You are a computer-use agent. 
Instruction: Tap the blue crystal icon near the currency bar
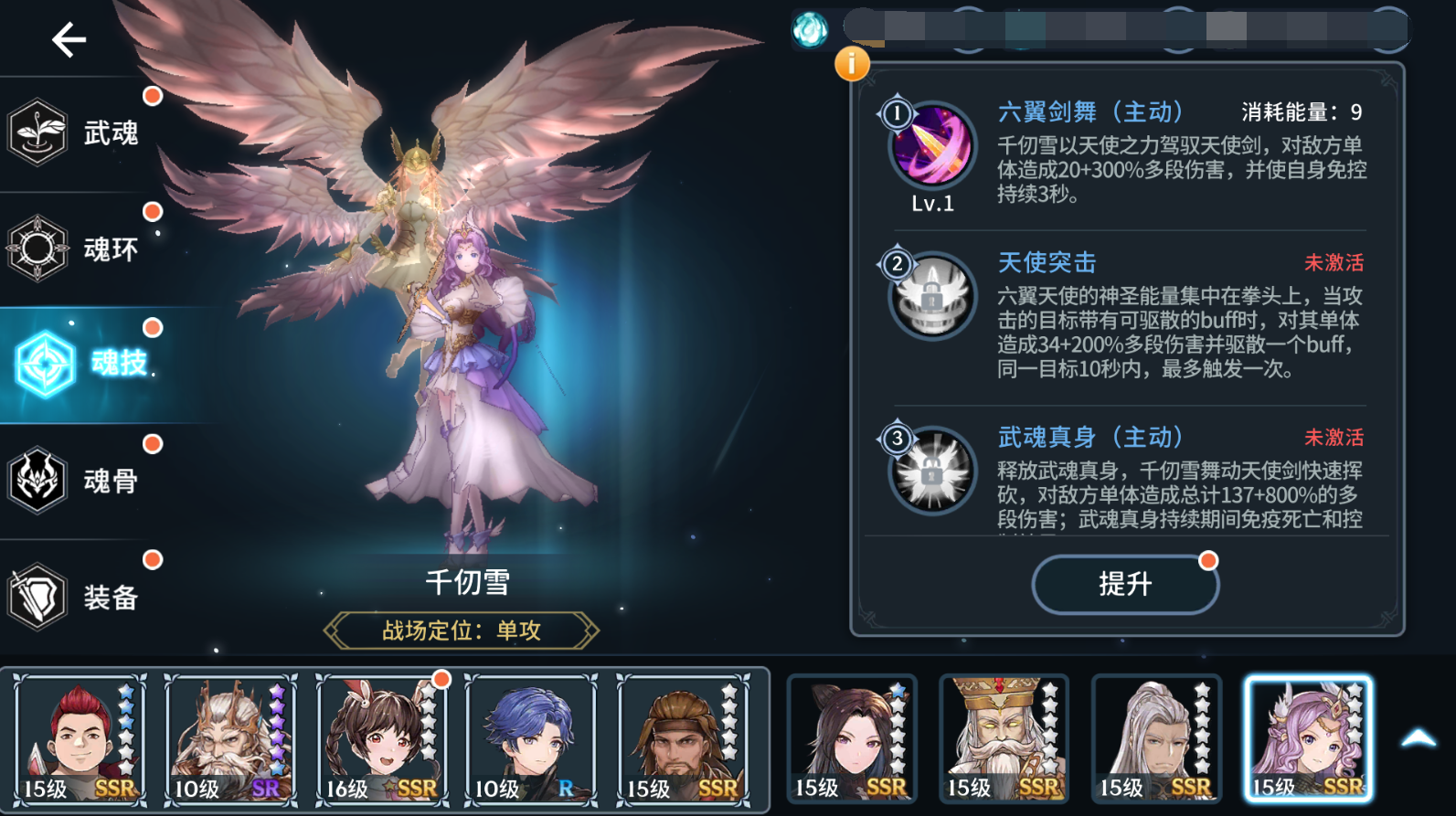pyautogui.click(x=808, y=28)
